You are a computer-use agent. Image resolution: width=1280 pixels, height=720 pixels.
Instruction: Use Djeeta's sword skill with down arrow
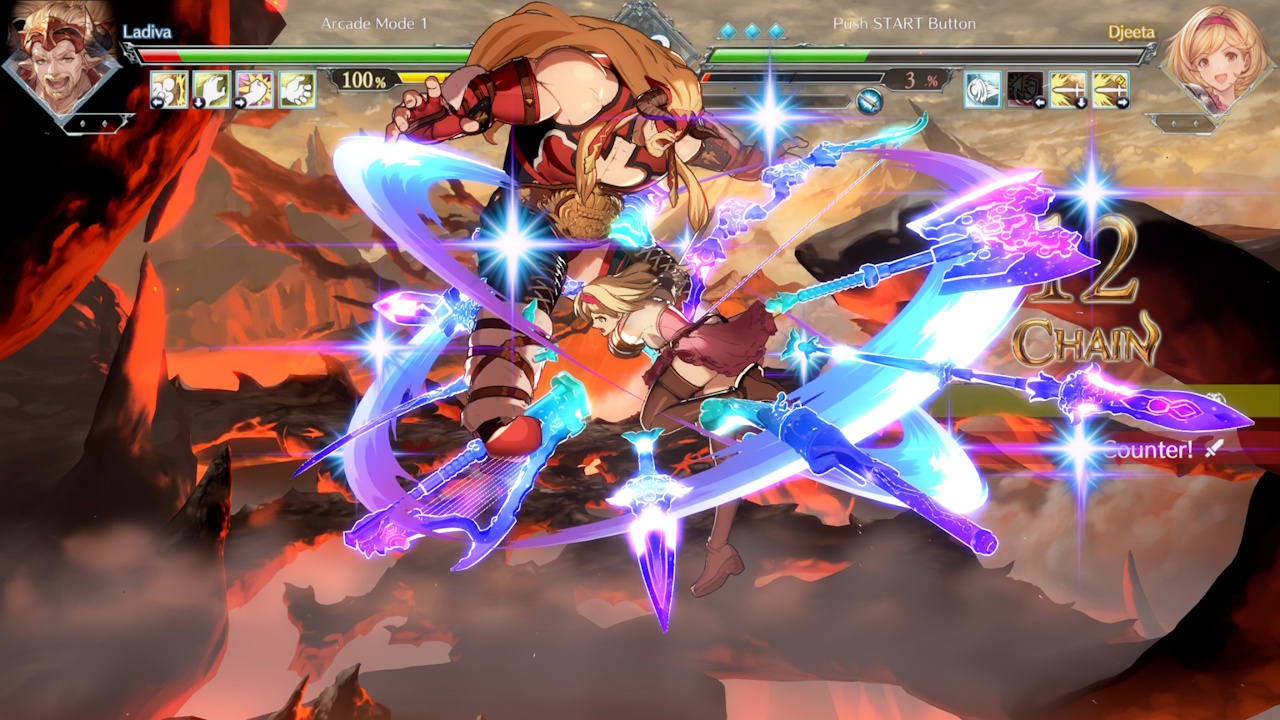[1068, 89]
